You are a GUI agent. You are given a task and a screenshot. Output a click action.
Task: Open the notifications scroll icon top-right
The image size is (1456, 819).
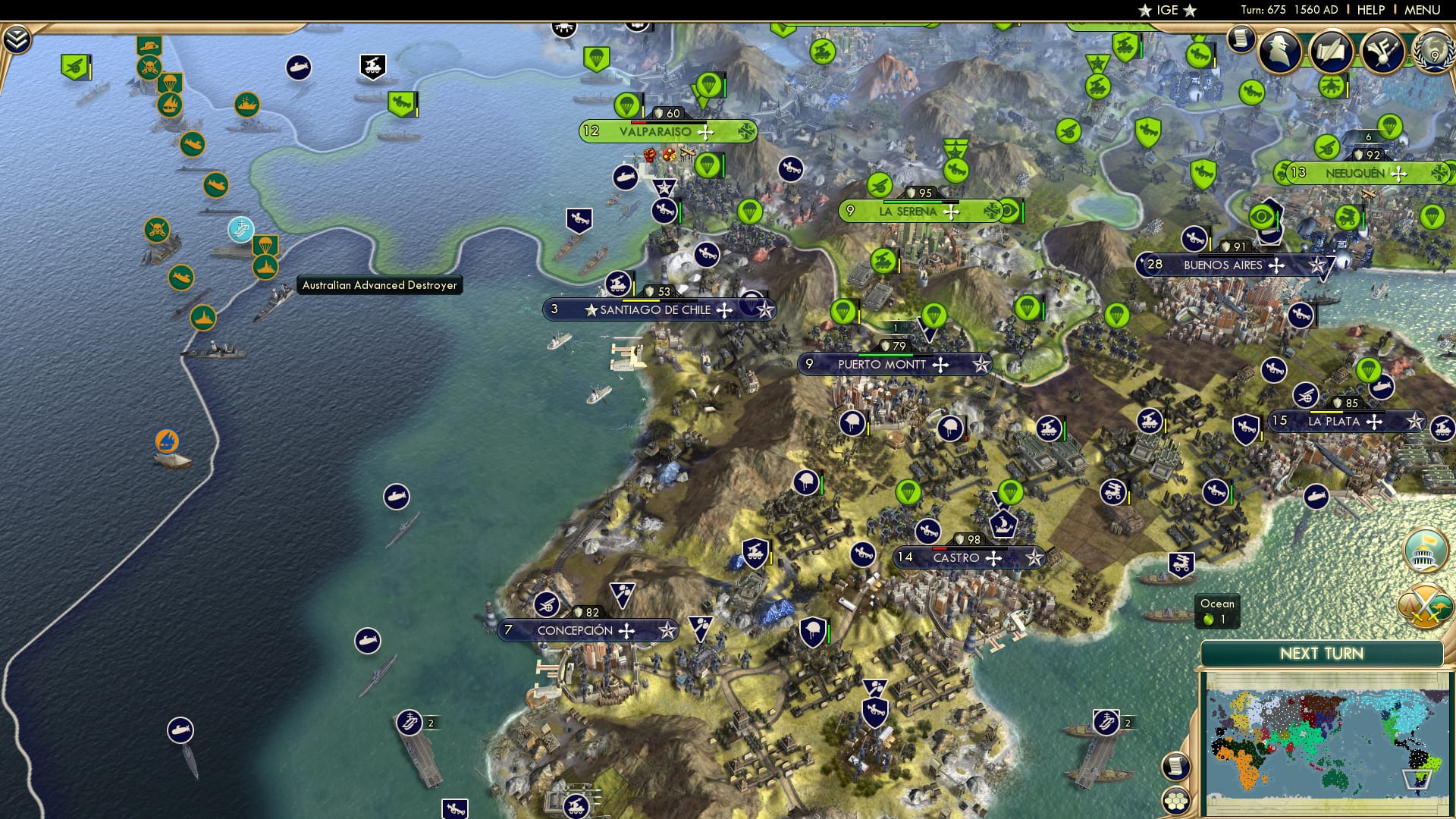(x=1241, y=36)
